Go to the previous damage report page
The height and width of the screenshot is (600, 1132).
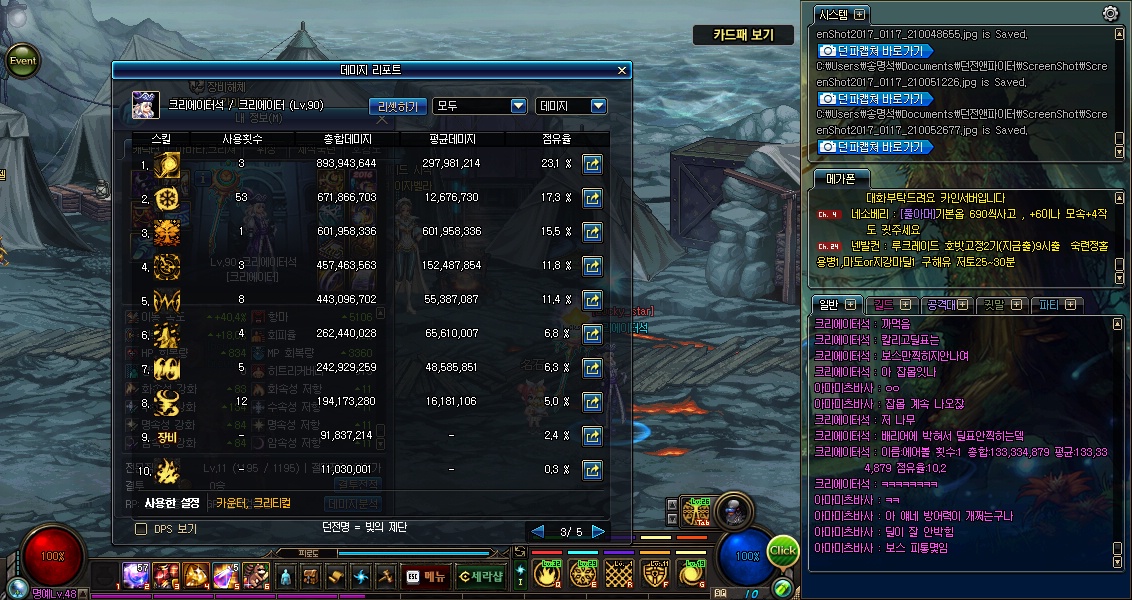pos(538,531)
